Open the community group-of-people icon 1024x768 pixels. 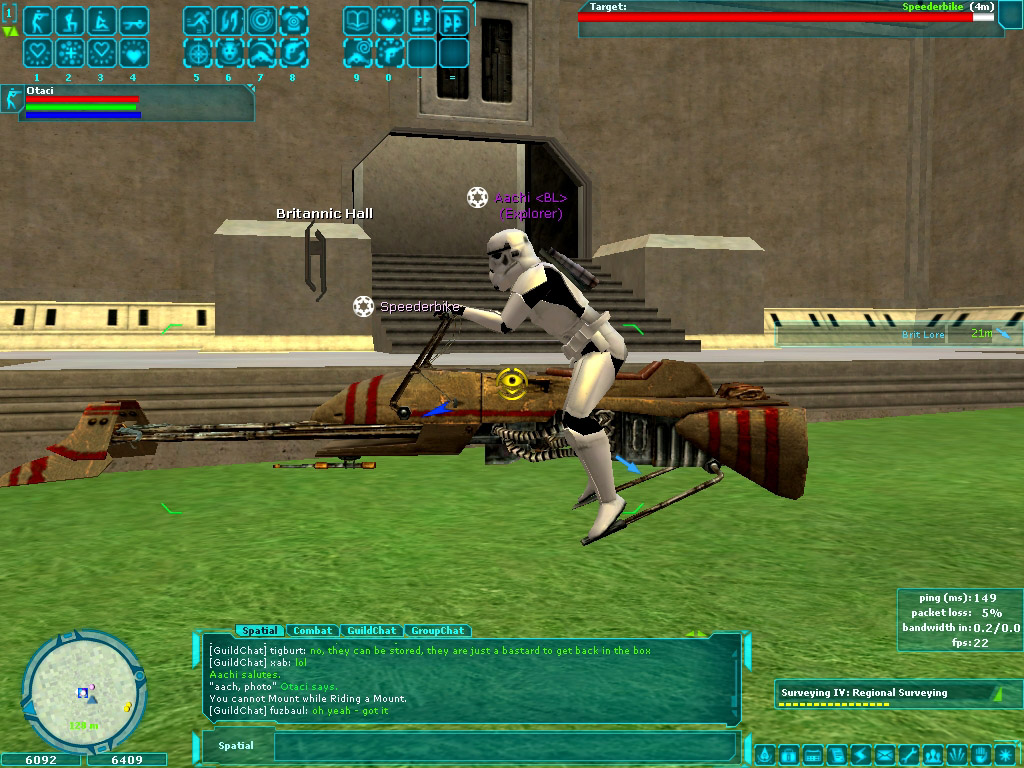(933, 754)
